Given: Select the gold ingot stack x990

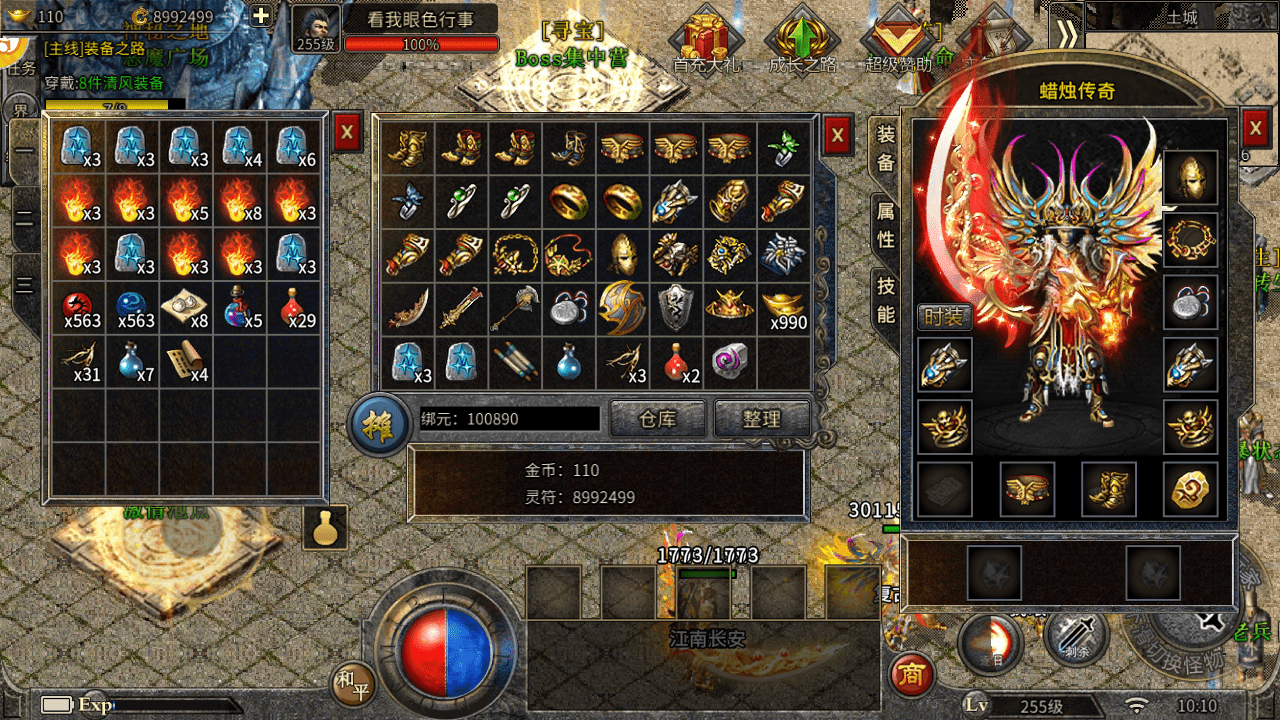Looking at the screenshot, I should tap(783, 308).
